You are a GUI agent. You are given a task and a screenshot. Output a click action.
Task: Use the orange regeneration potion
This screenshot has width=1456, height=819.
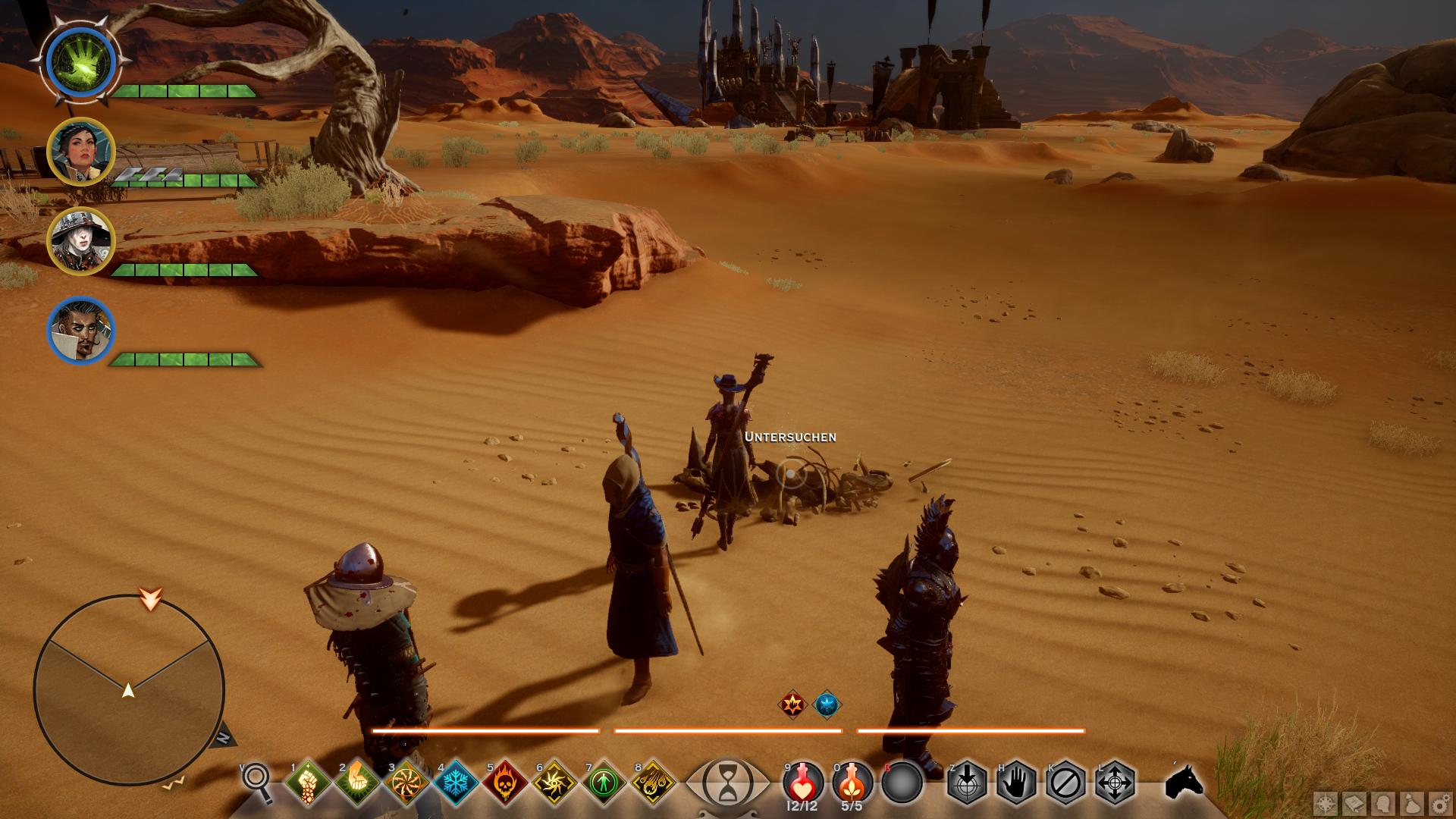click(852, 782)
